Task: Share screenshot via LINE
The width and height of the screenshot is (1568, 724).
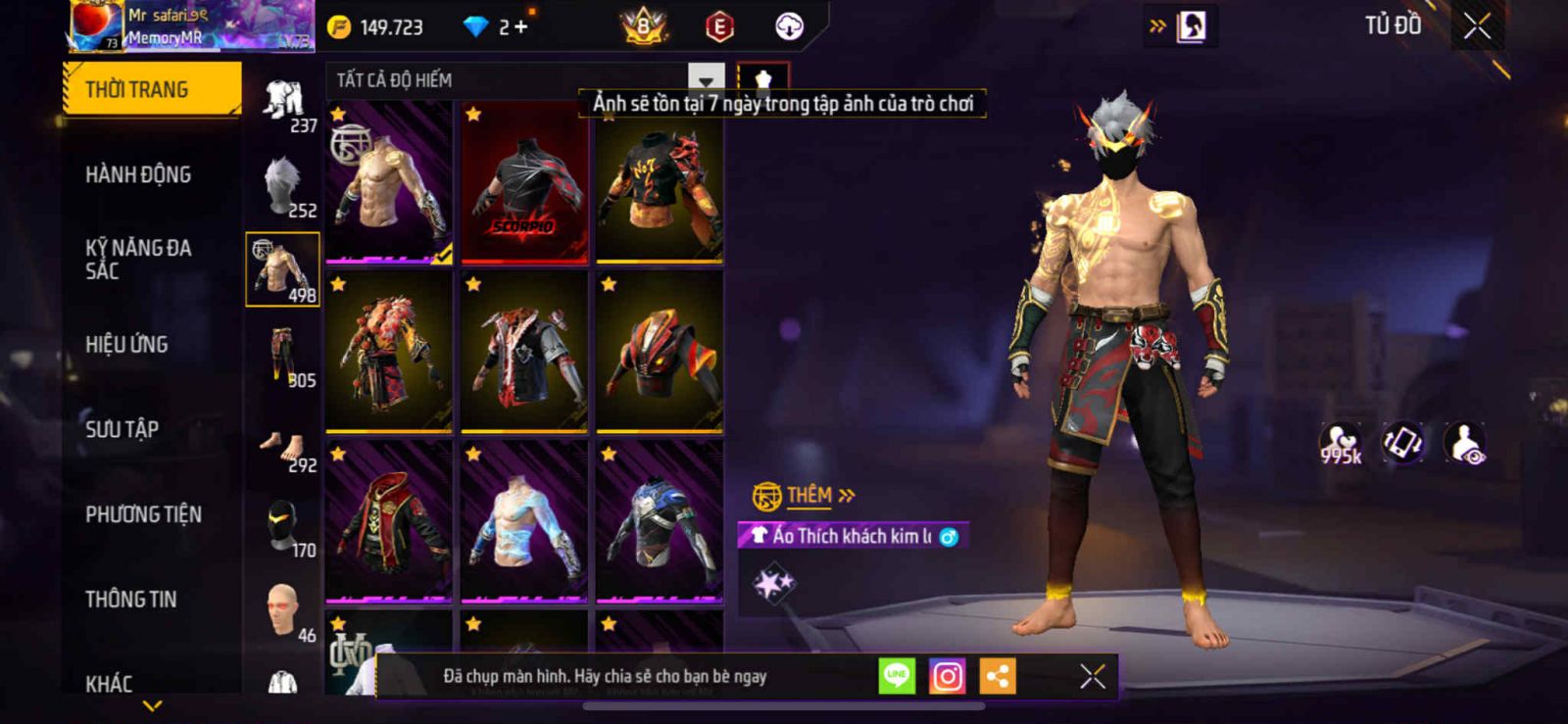Action: (896, 676)
